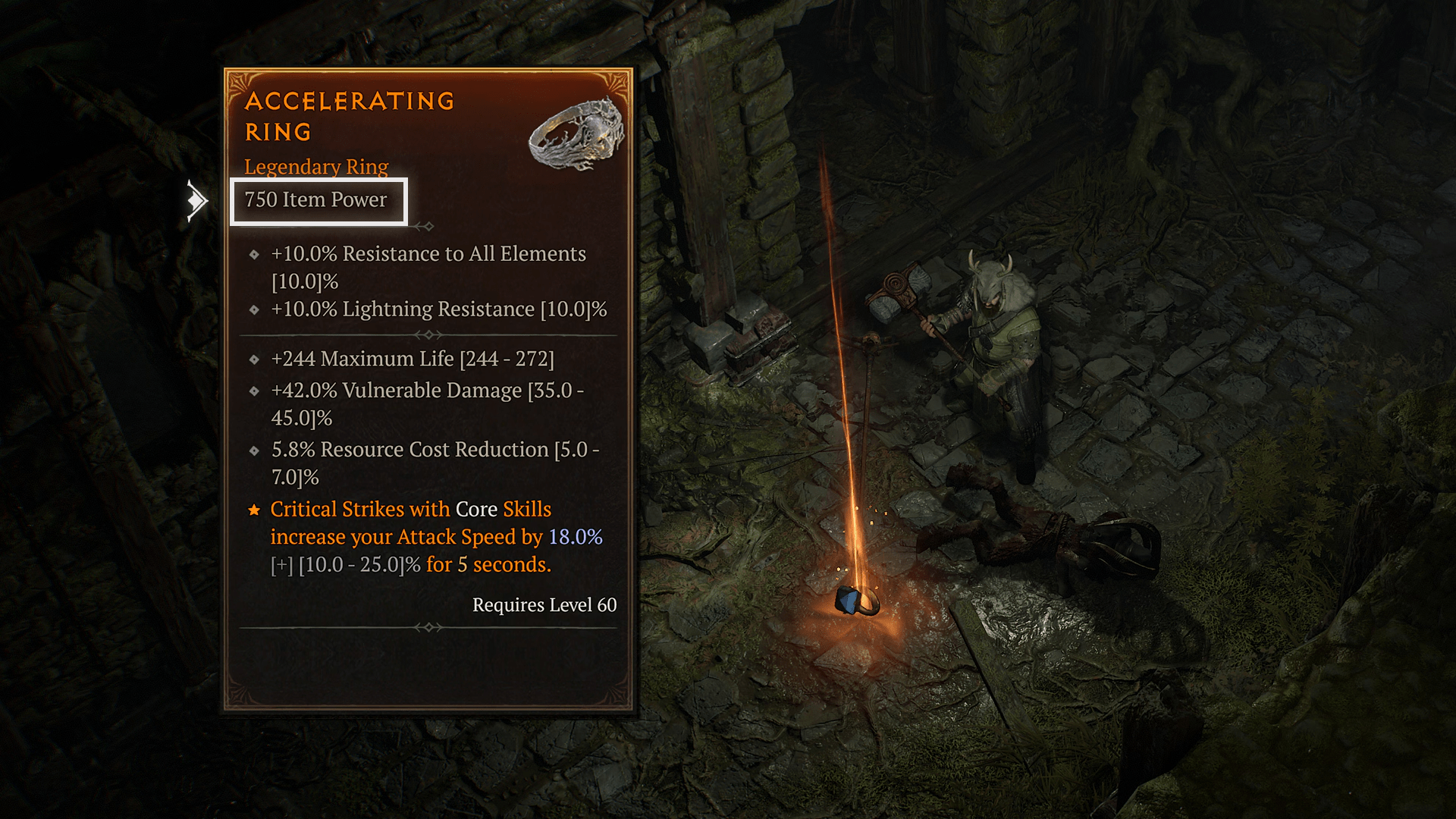Expand the divider ornament above Maximum Life
This screenshot has height=819, width=1456.
[428, 332]
